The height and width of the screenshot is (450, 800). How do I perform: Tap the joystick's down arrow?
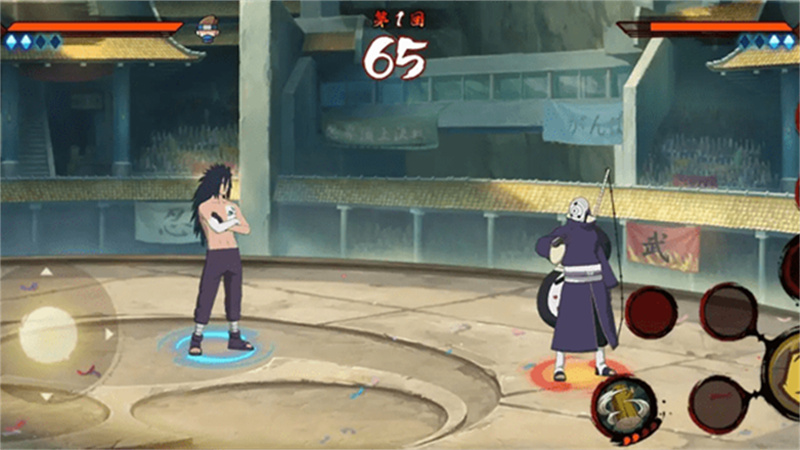pyautogui.click(x=47, y=396)
